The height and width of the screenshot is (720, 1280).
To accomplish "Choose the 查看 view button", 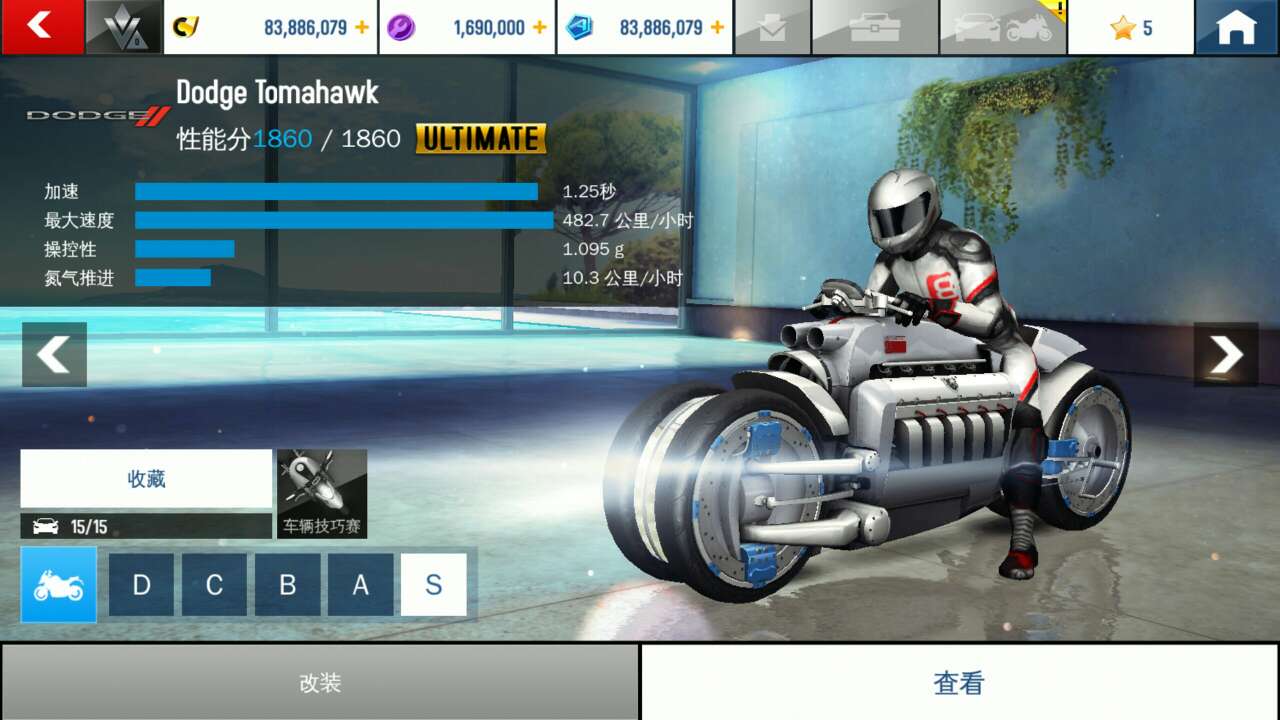I will [x=959, y=682].
